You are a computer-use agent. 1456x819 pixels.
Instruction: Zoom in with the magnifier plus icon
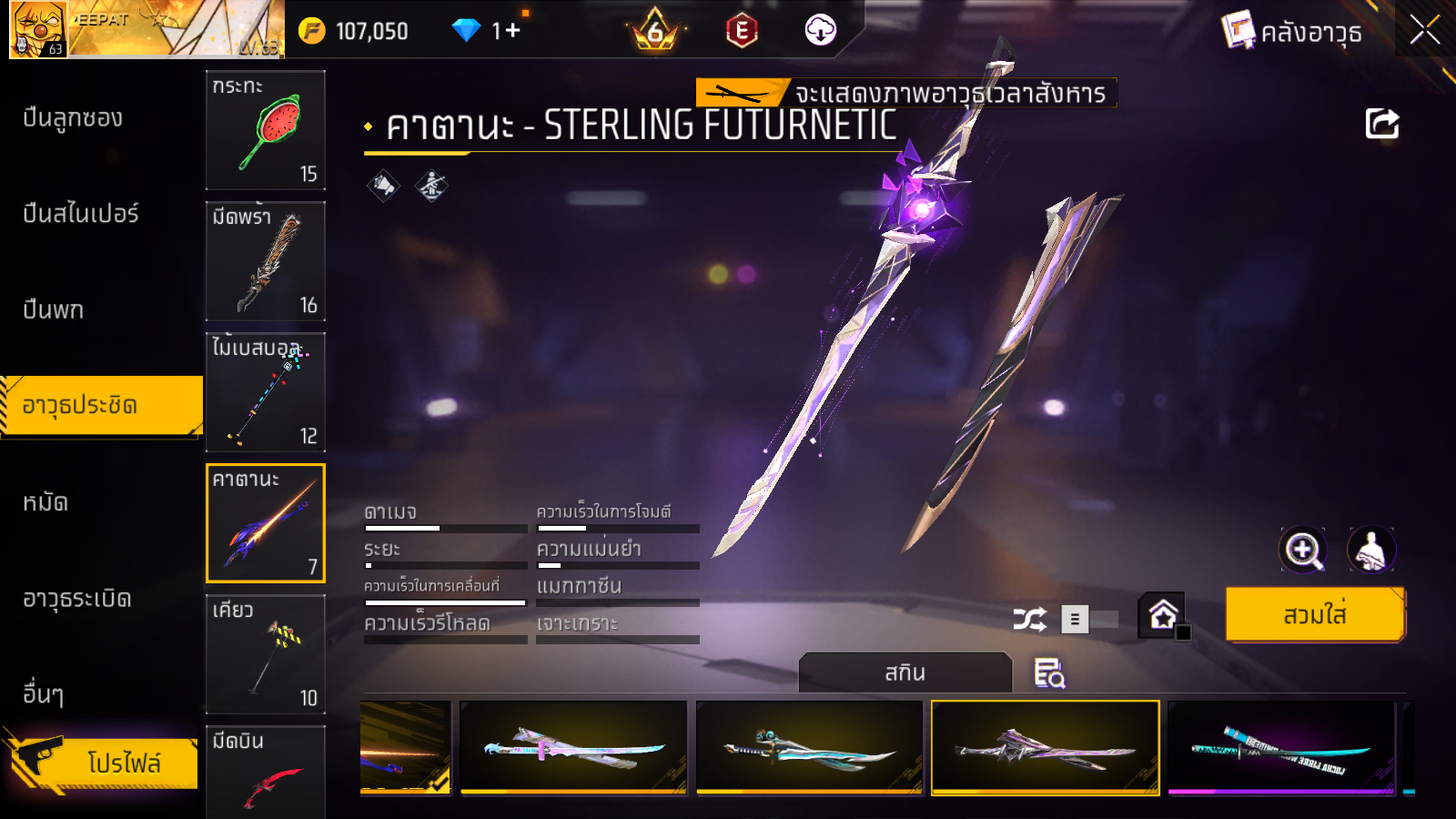pyautogui.click(x=1303, y=550)
